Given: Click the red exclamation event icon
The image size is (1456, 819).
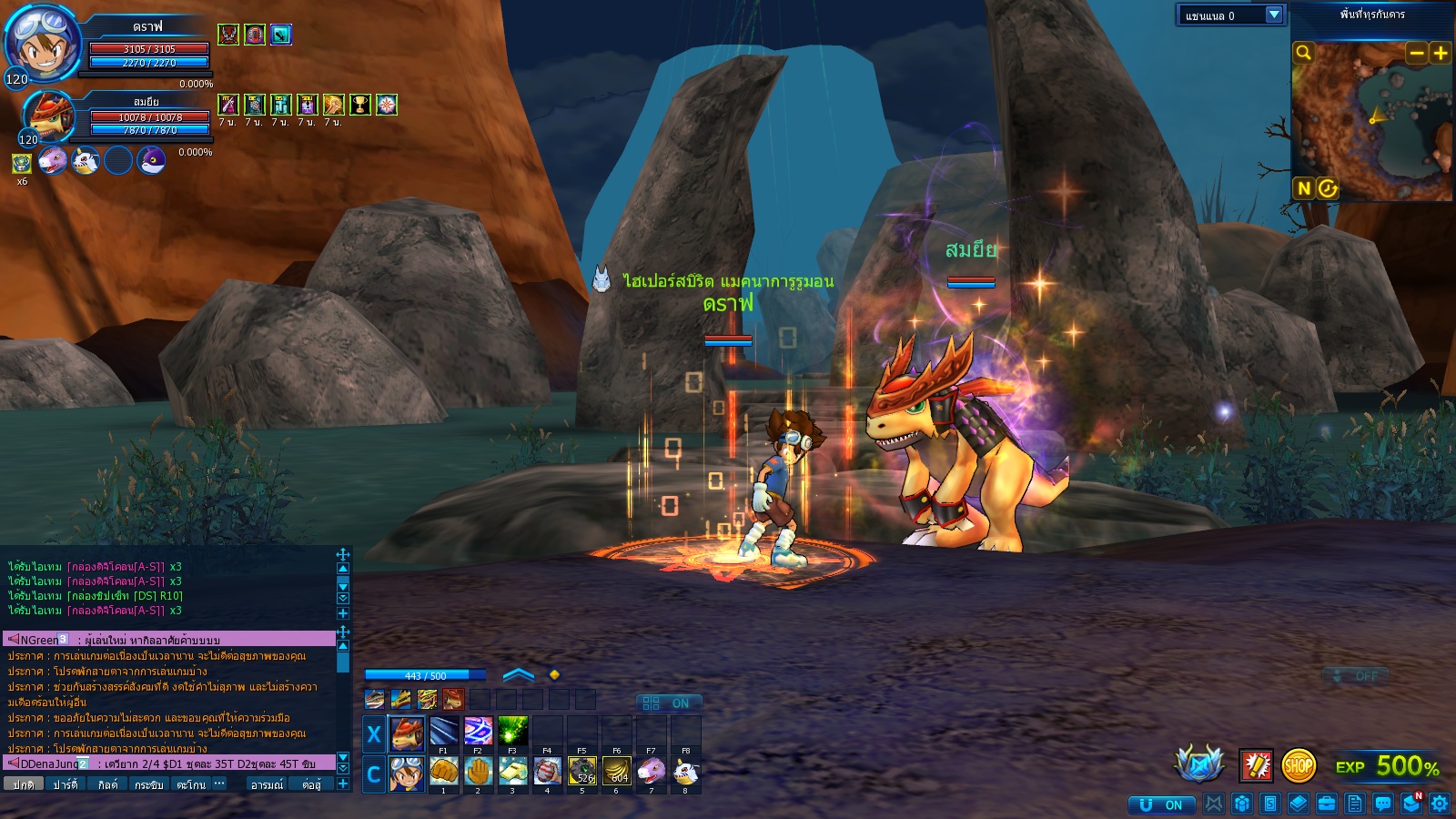Looking at the screenshot, I should (1256, 766).
